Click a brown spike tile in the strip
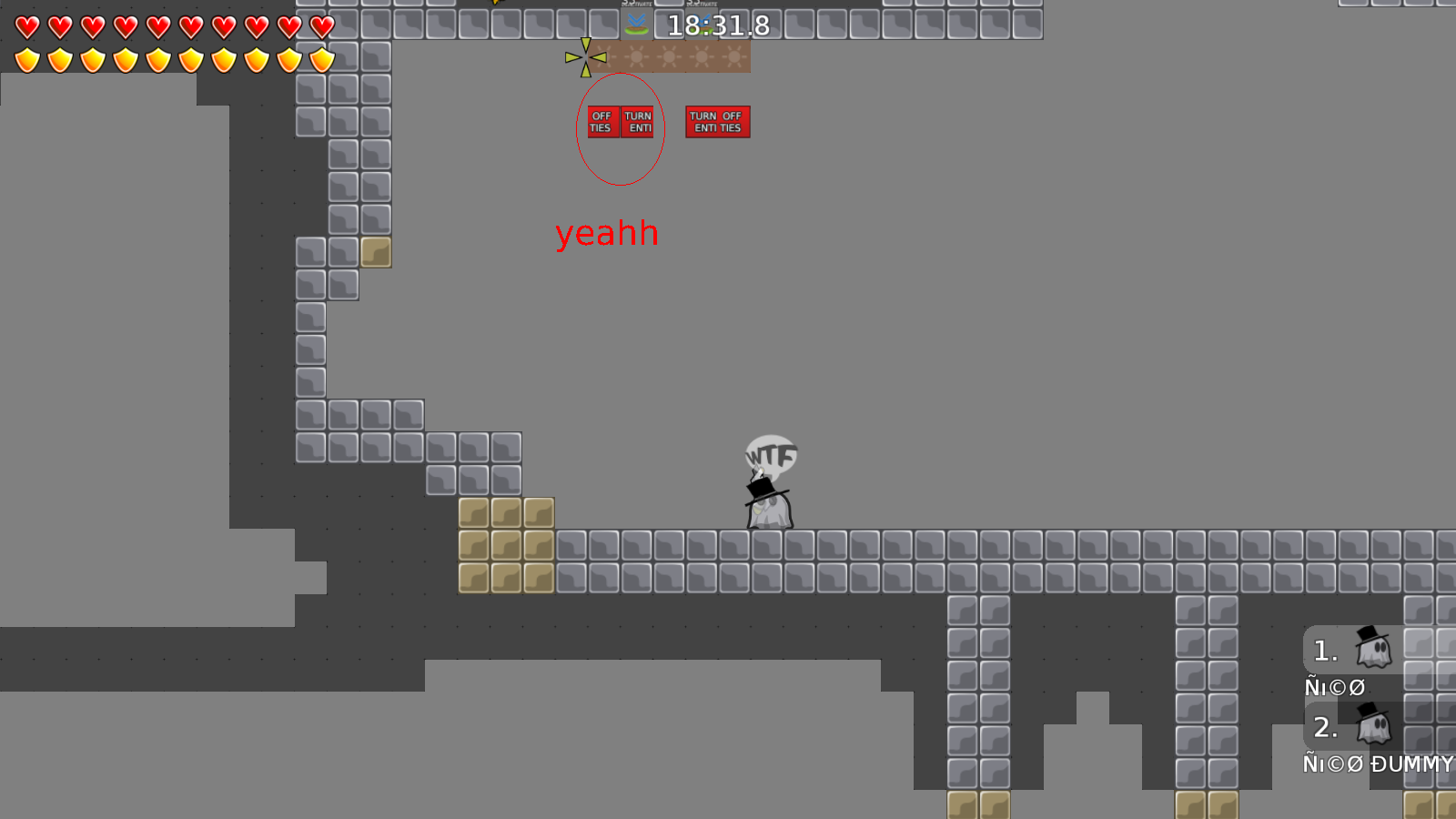 667,56
